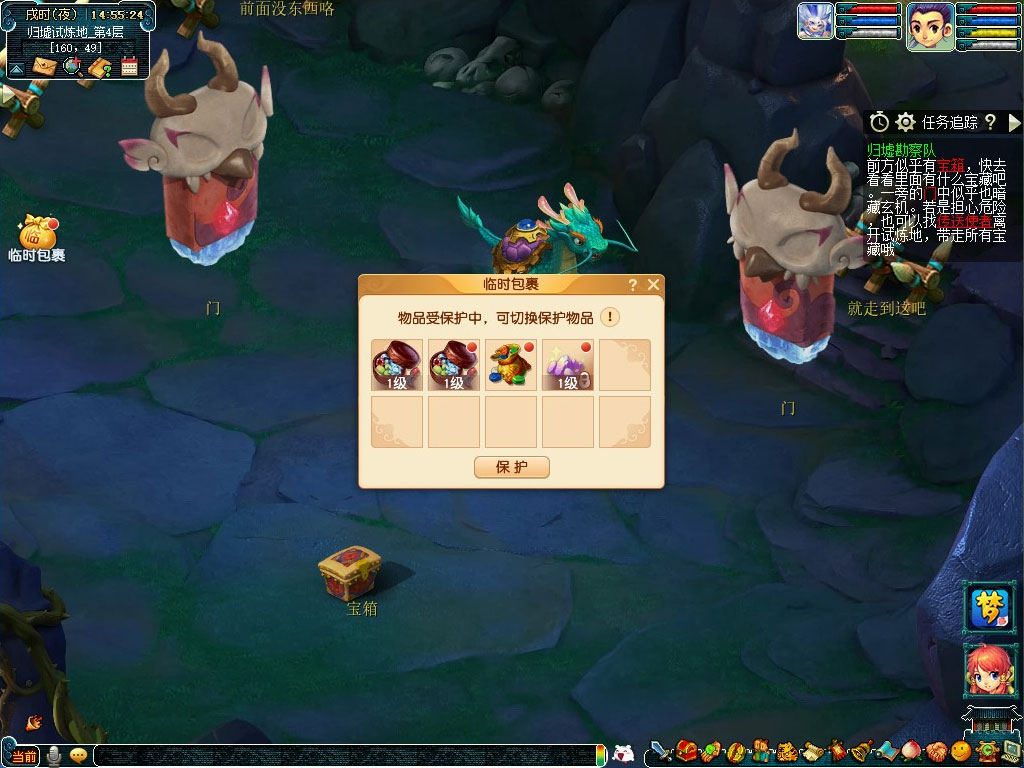Image resolution: width=1024 pixels, height=768 pixels.
Task: Select the locked purple crystal item slot
Action: click(568, 365)
